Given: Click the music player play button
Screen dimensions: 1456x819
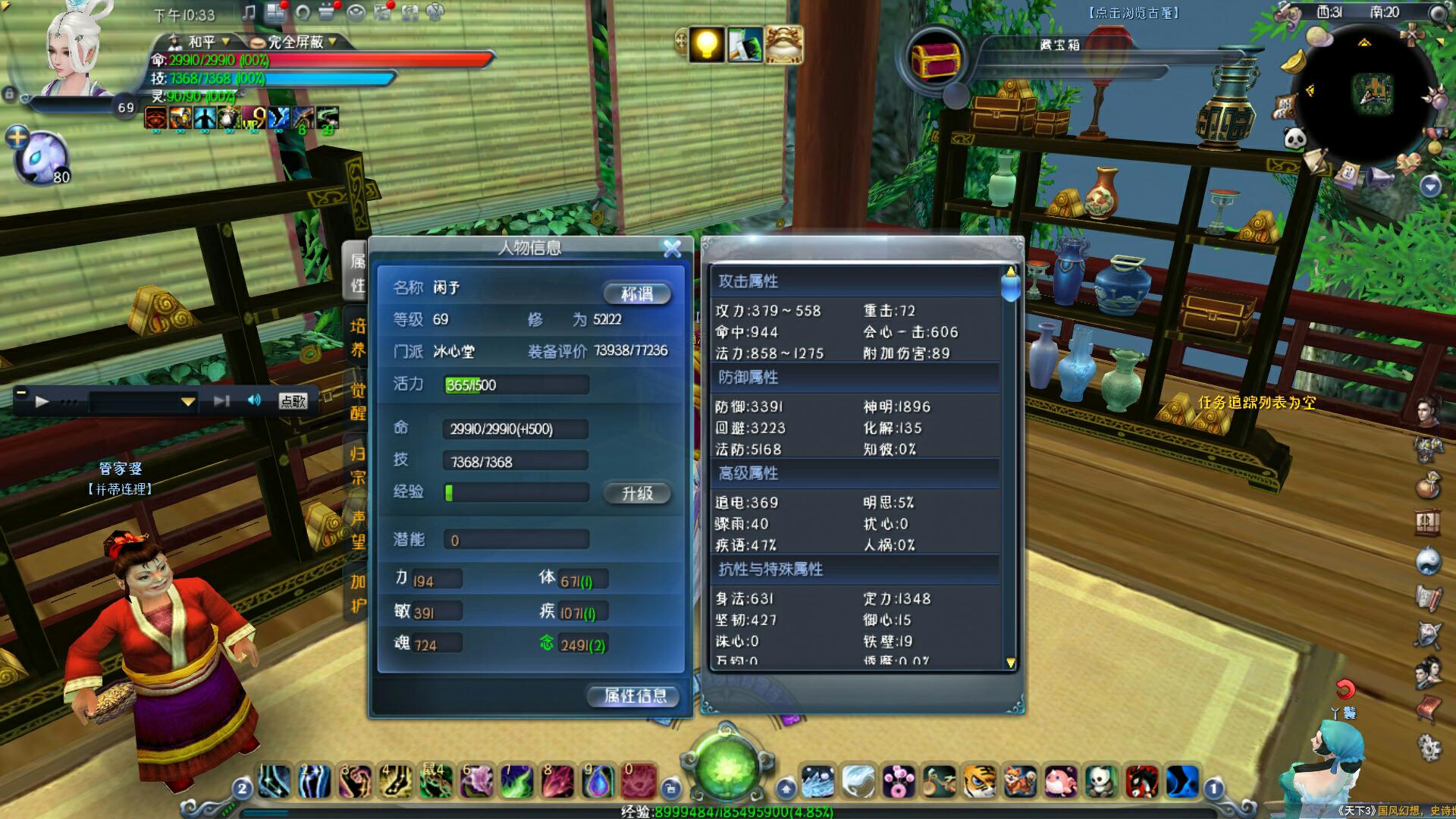Looking at the screenshot, I should pos(42,401).
